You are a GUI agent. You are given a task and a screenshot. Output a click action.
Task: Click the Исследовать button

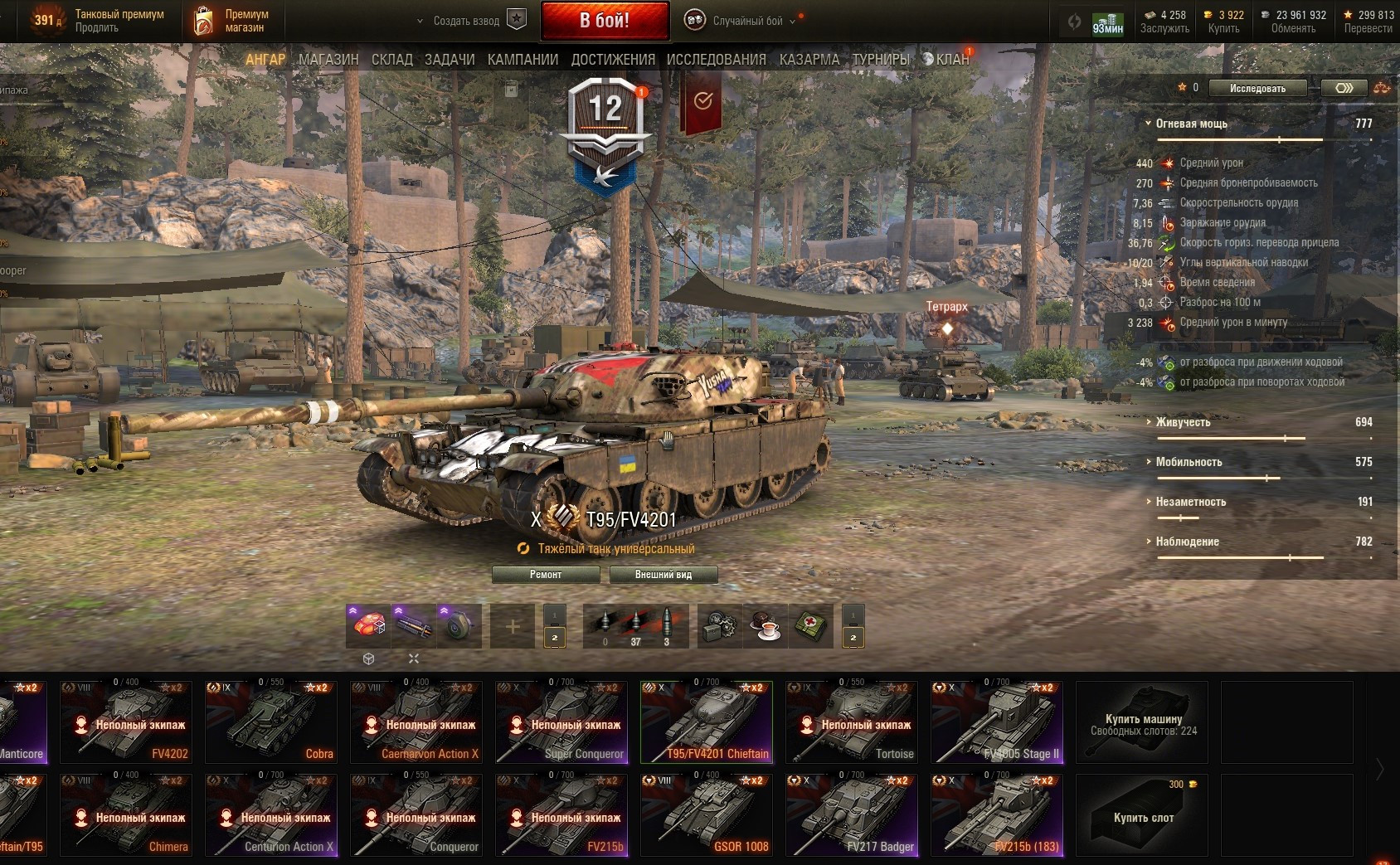coord(1257,88)
